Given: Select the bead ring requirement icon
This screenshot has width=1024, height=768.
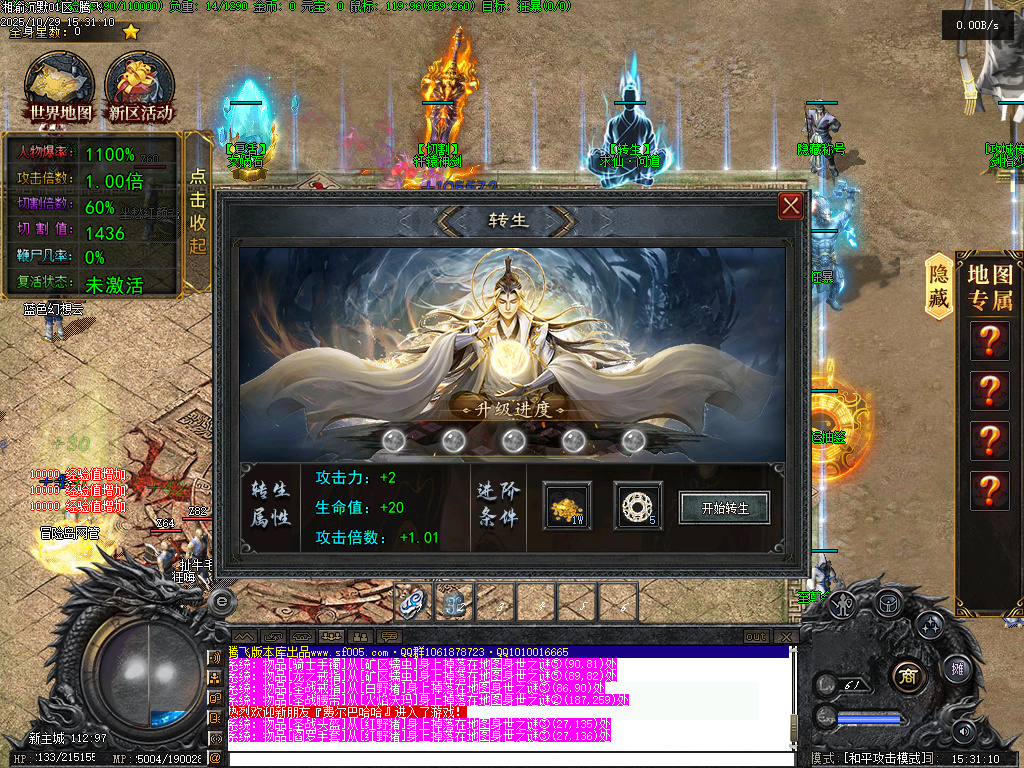Looking at the screenshot, I should [637, 507].
